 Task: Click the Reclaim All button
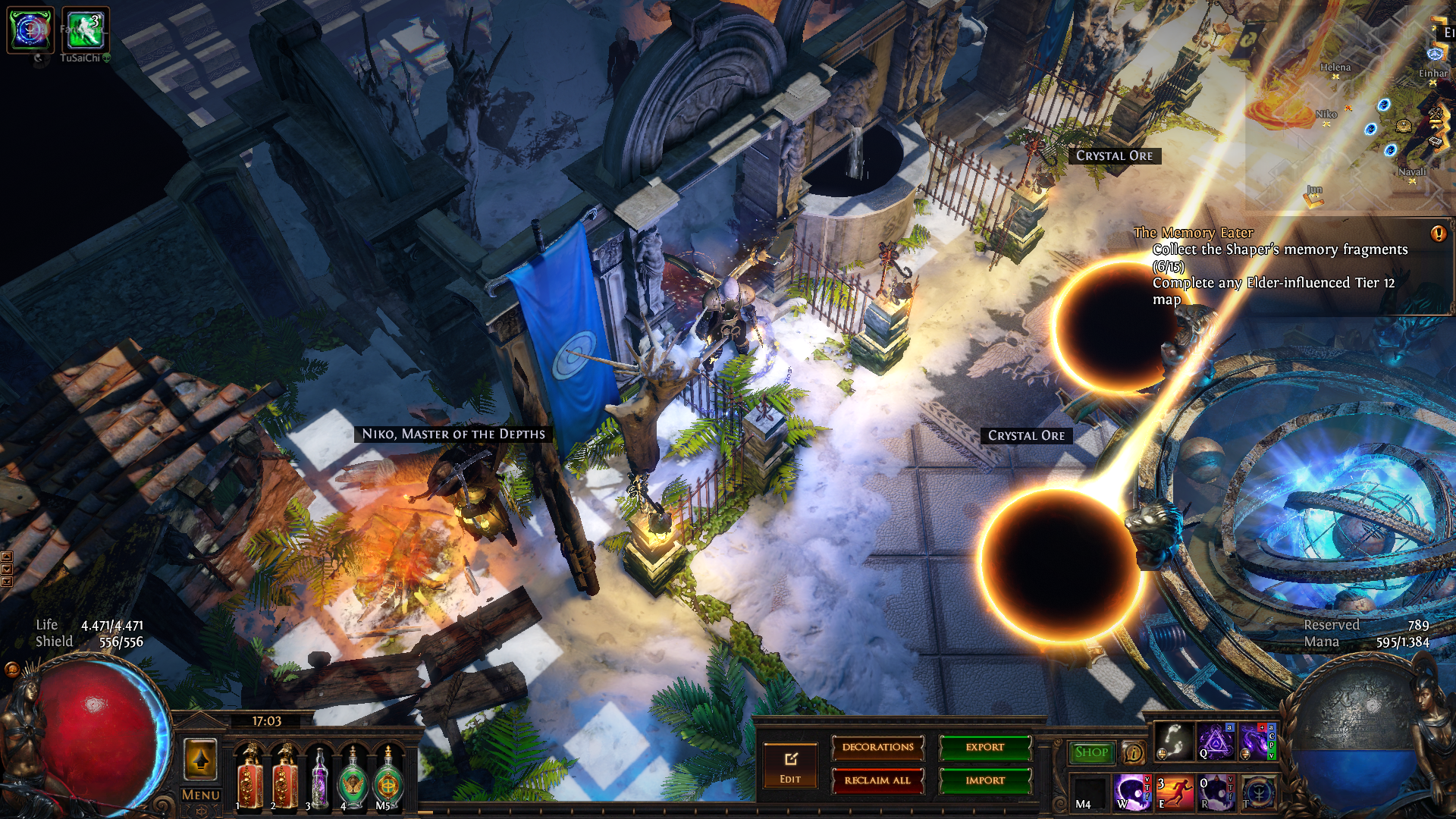(x=877, y=780)
